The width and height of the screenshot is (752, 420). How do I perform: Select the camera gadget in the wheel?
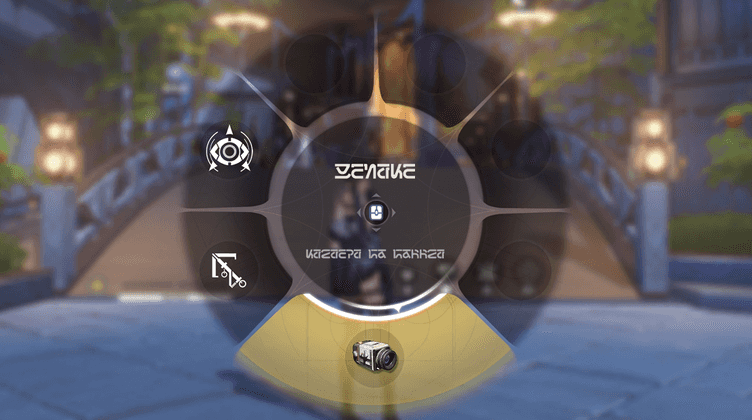375,354
